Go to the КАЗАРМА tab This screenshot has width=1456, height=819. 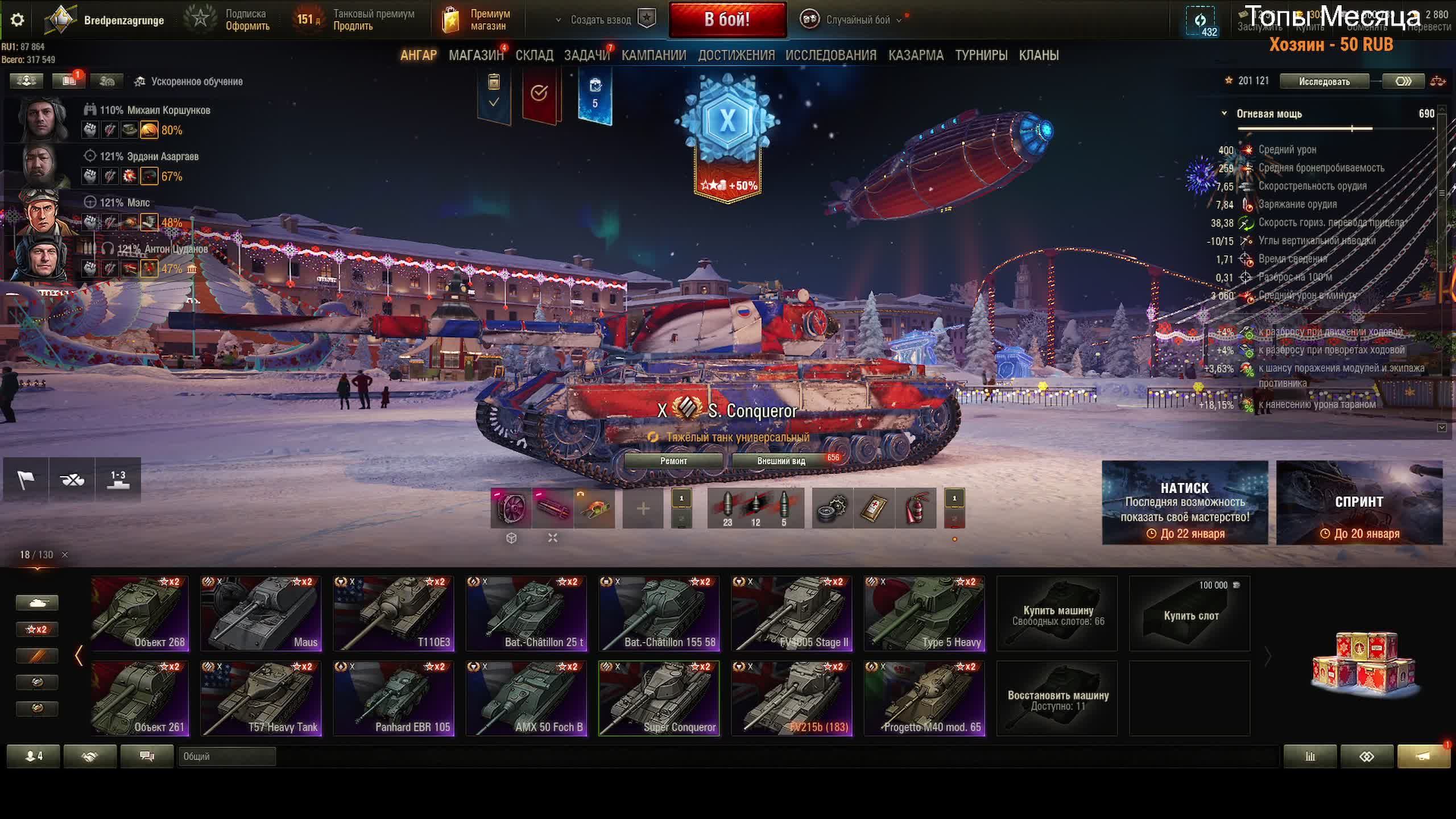click(x=916, y=55)
